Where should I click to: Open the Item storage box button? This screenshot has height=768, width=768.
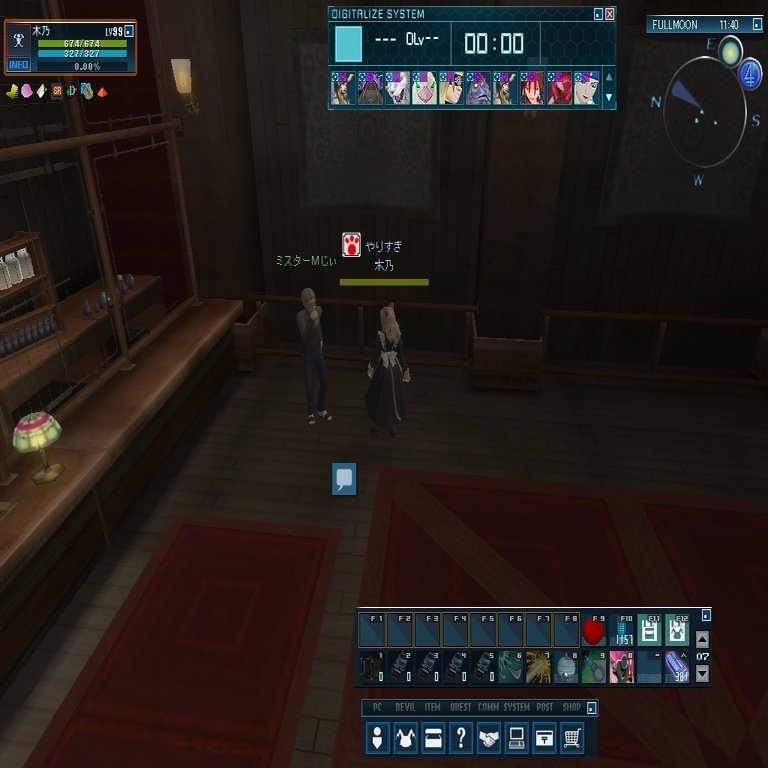pyautogui.click(x=433, y=739)
